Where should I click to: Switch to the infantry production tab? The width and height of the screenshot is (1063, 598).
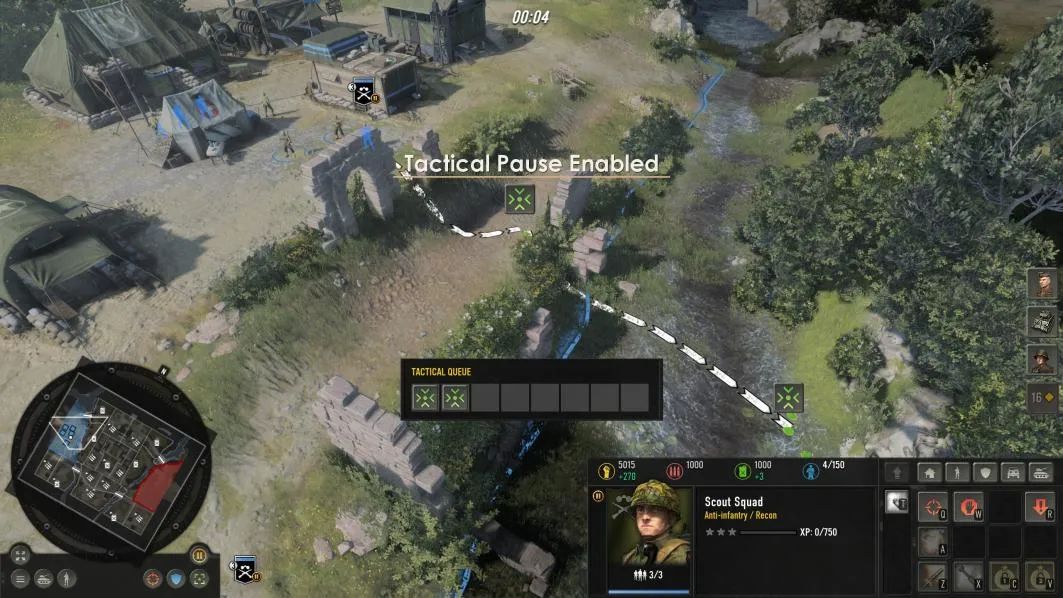[x=957, y=473]
